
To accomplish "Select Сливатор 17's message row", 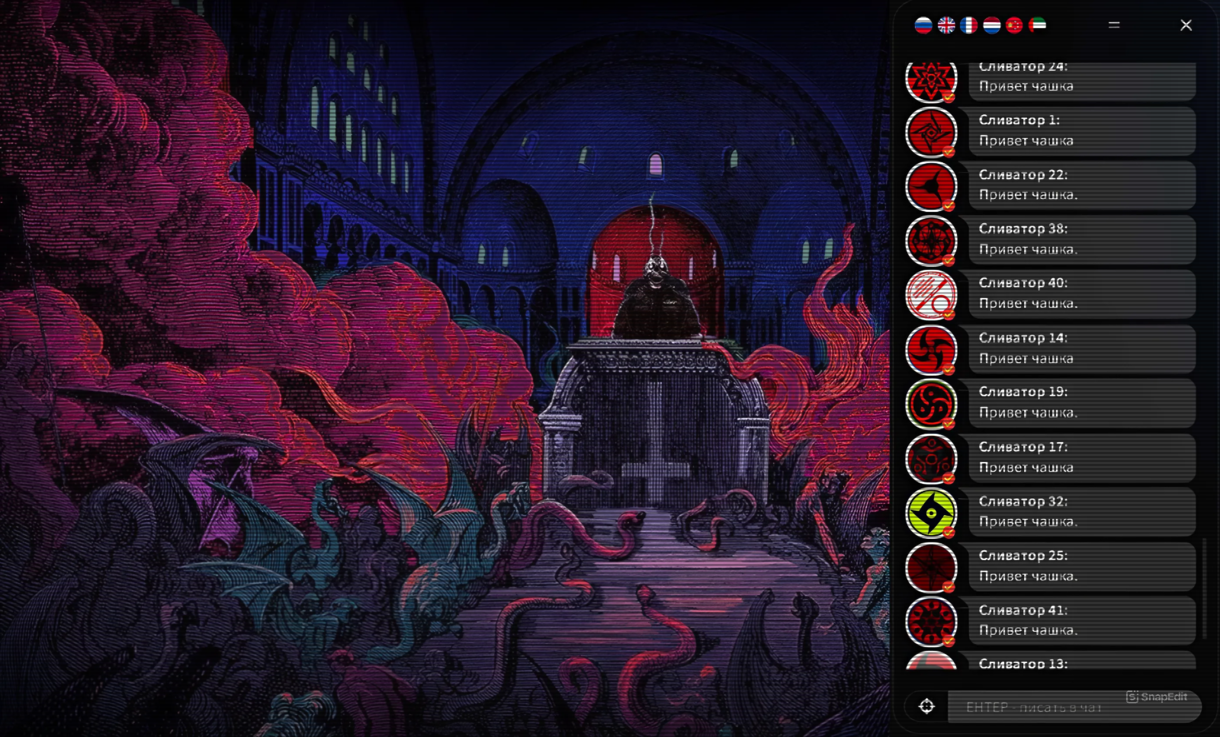I will point(1081,457).
